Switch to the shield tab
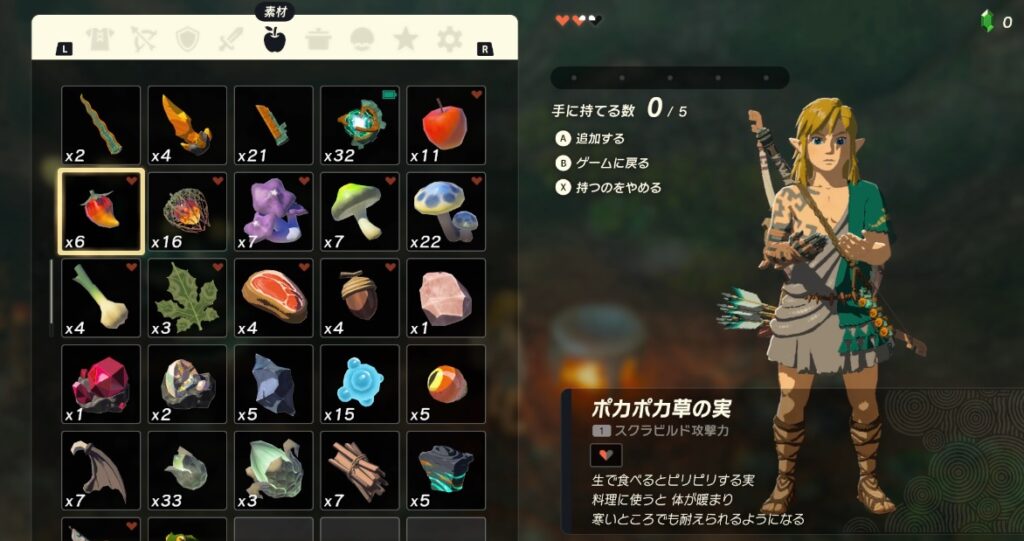This screenshot has height=541, width=1024. (x=187, y=40)
